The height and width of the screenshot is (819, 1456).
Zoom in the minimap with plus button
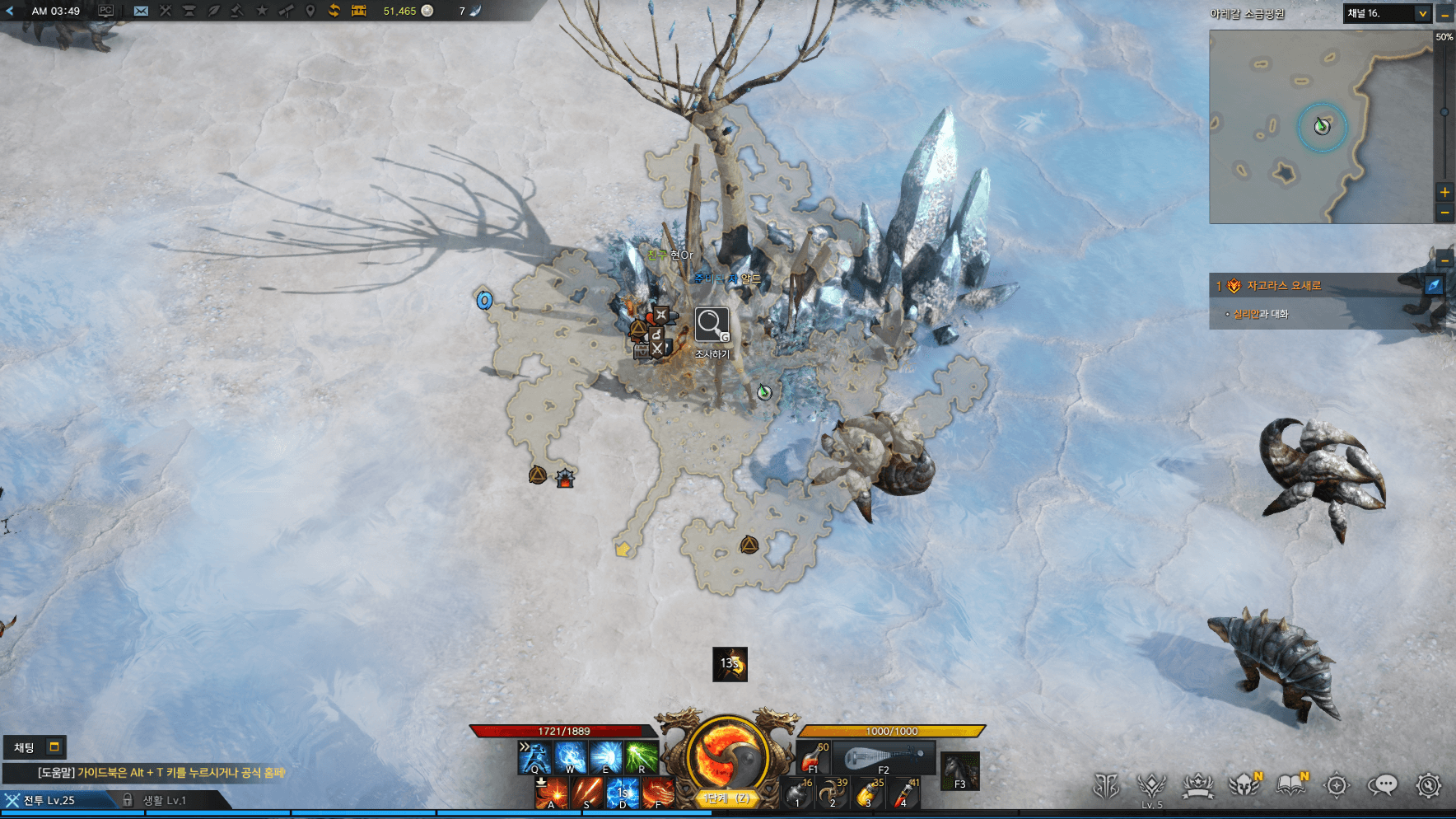(x=1444, y=192)
